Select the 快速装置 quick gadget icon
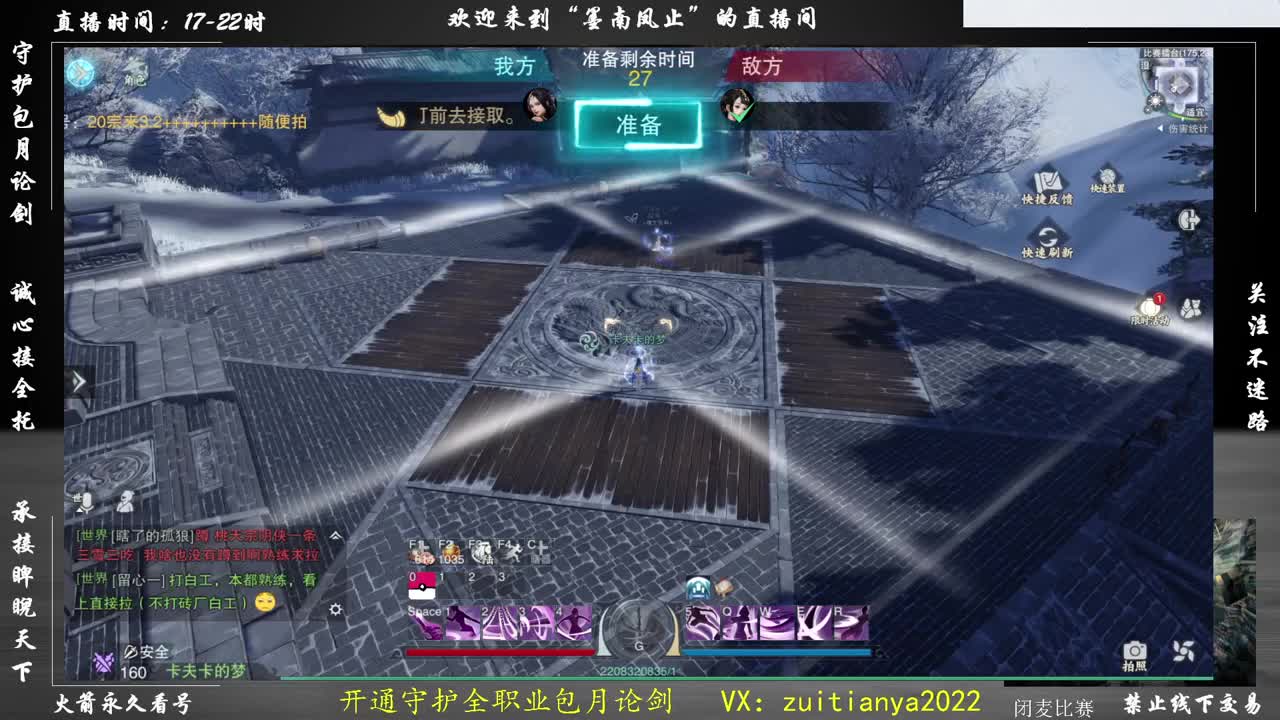This screenshot has height=720, width=1280. [1106, 174]
